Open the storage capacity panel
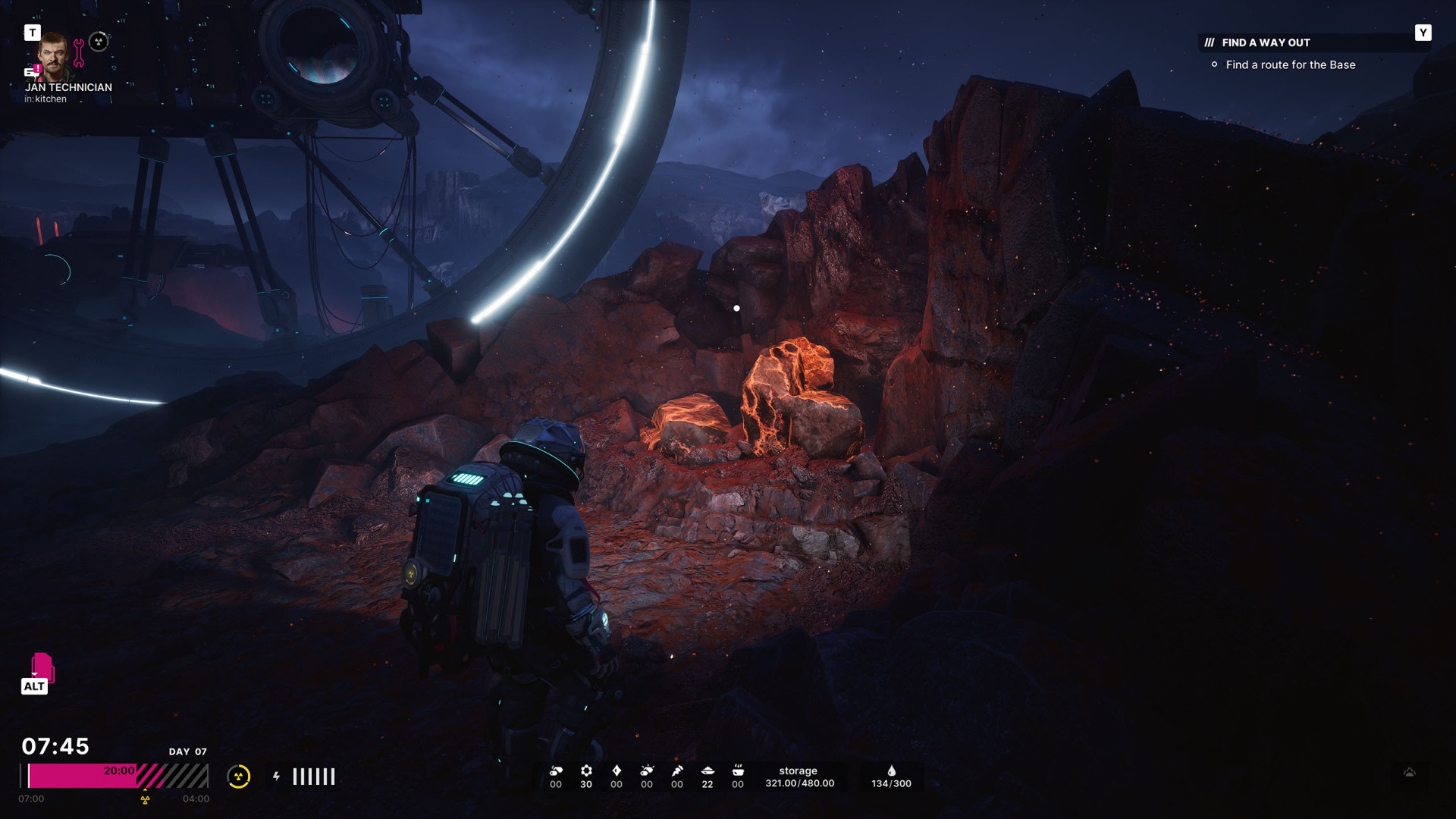Screen dimensions: 1456x819 (x=799, y=777)
